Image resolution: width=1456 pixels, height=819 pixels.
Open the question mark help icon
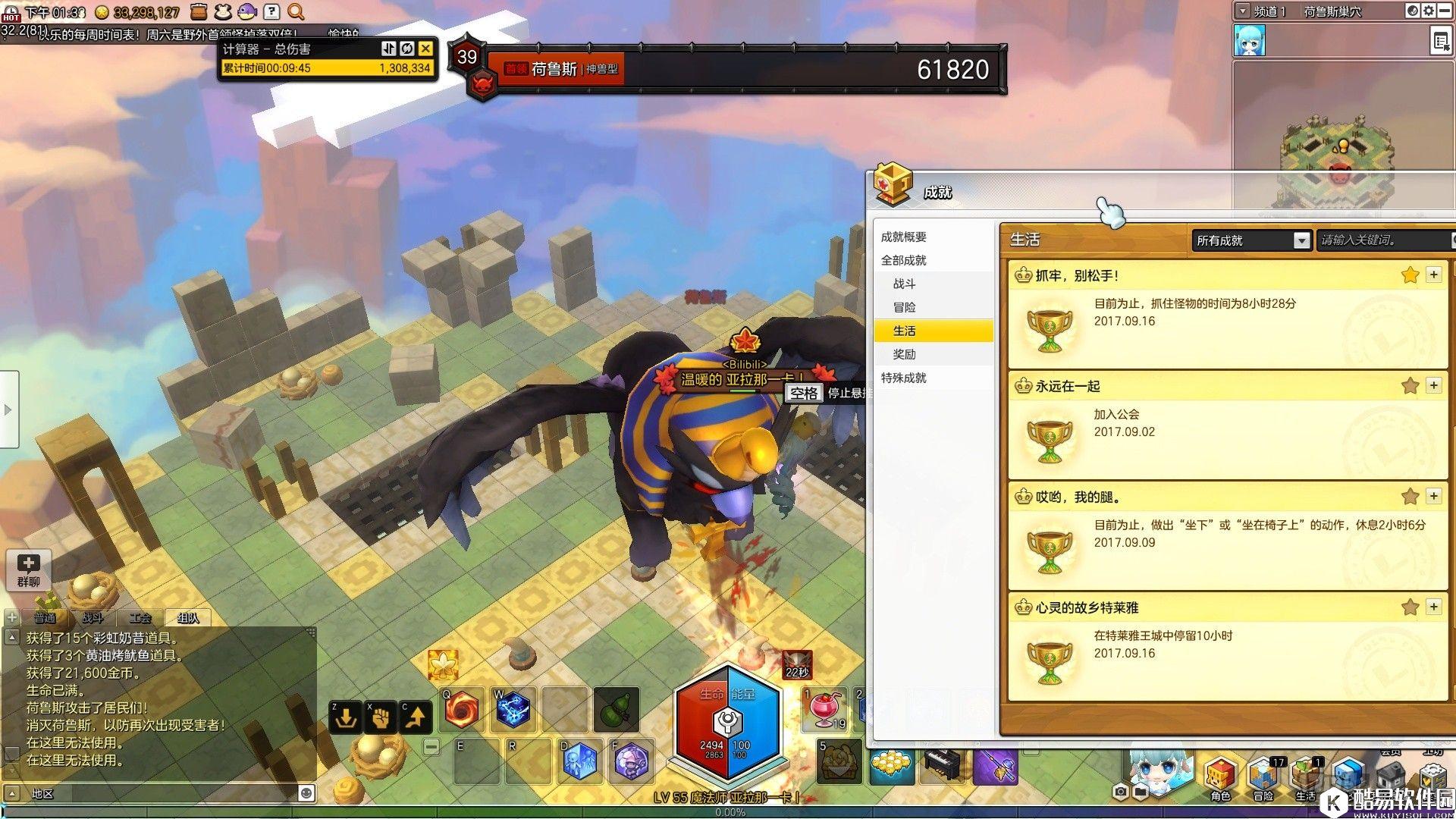(271, 11)
